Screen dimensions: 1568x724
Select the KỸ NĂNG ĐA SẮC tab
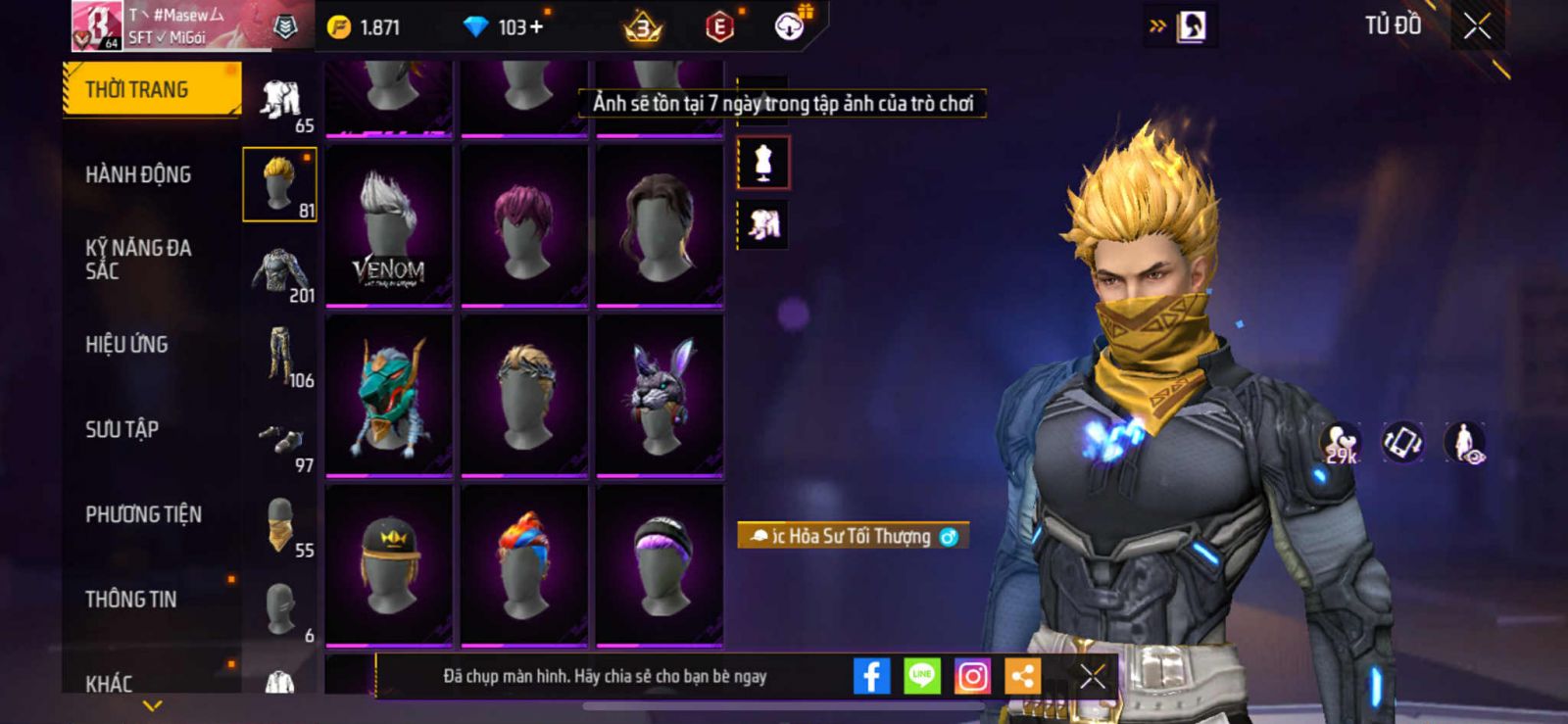pyautogui.click(x=138, y=259)
